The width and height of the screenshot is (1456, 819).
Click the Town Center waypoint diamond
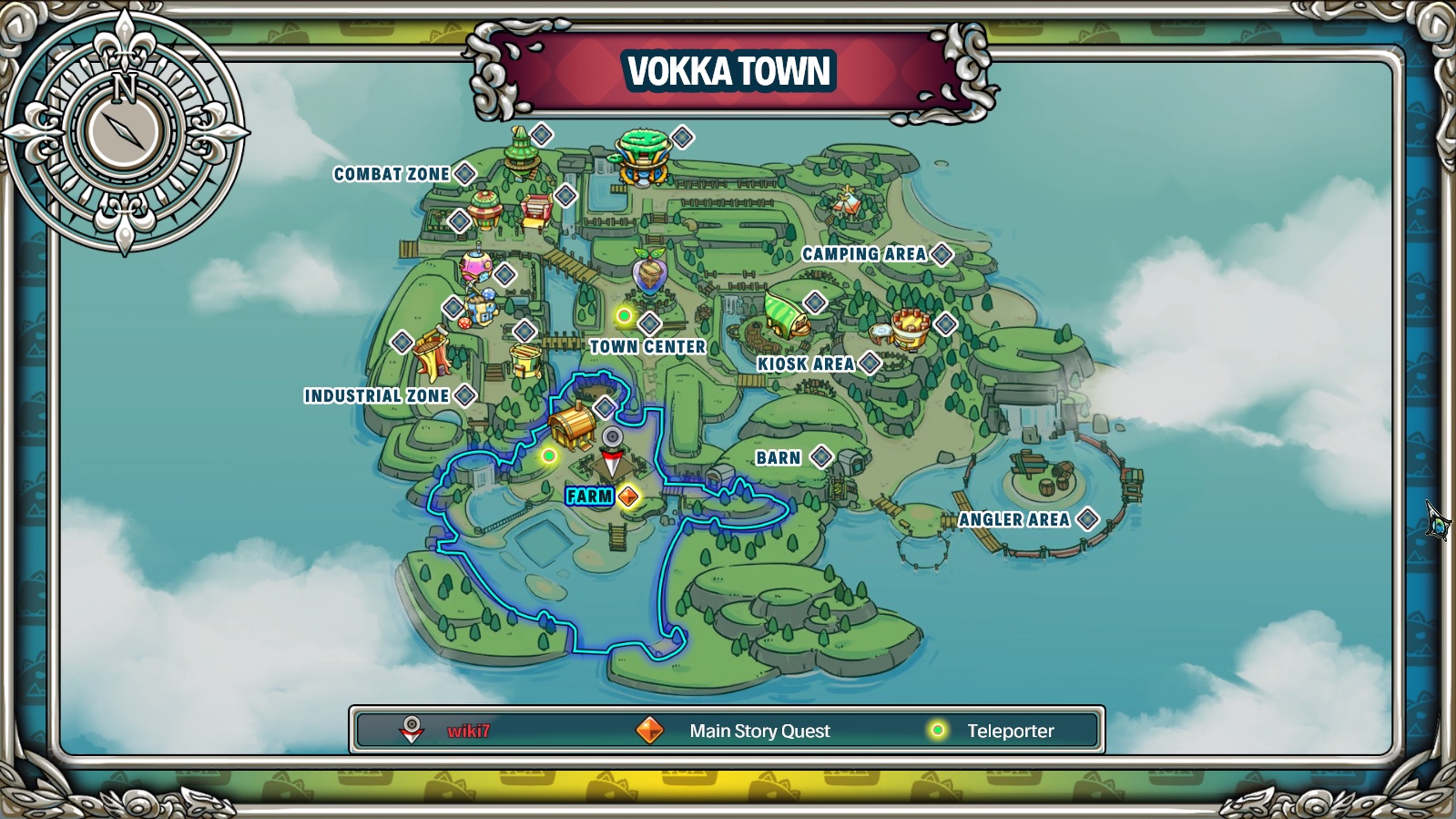(x=648, y=322)
